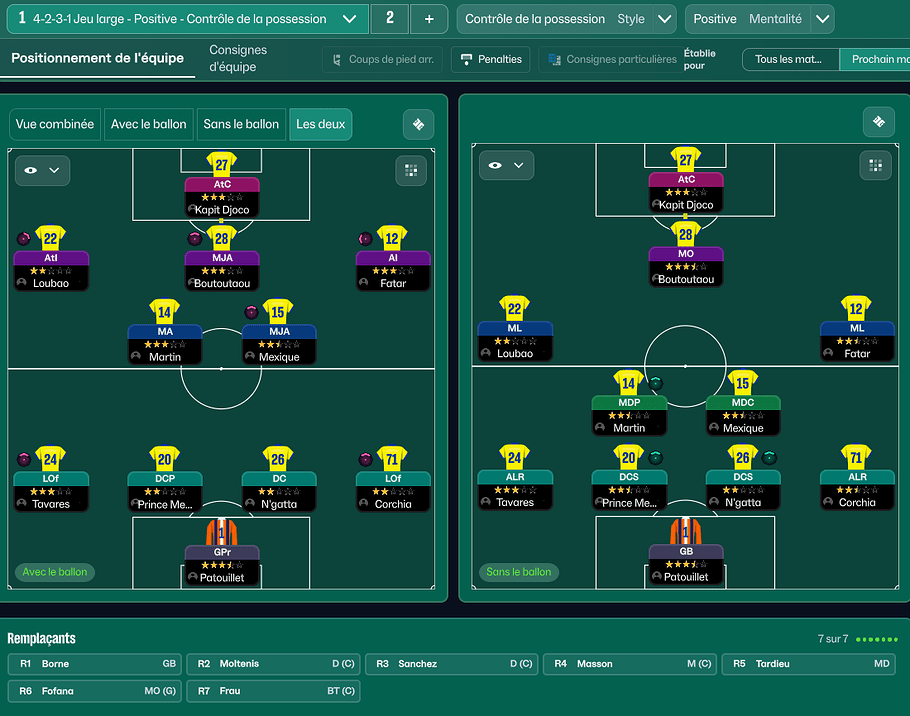Add a new tactic with plus button

pos(429,19)
